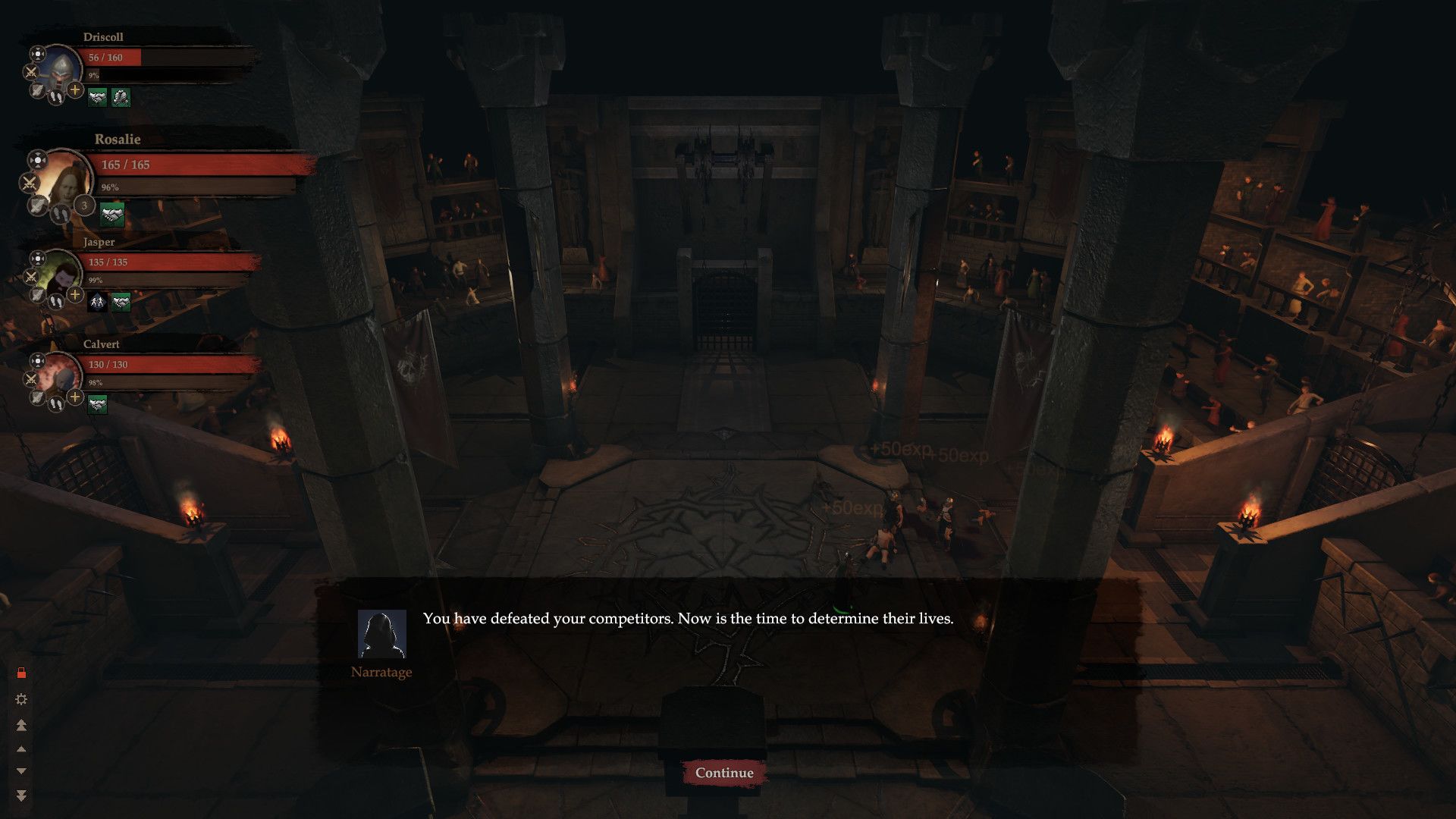Click Jasper's shield icon

pyautogui.click(x=37, y=294)
